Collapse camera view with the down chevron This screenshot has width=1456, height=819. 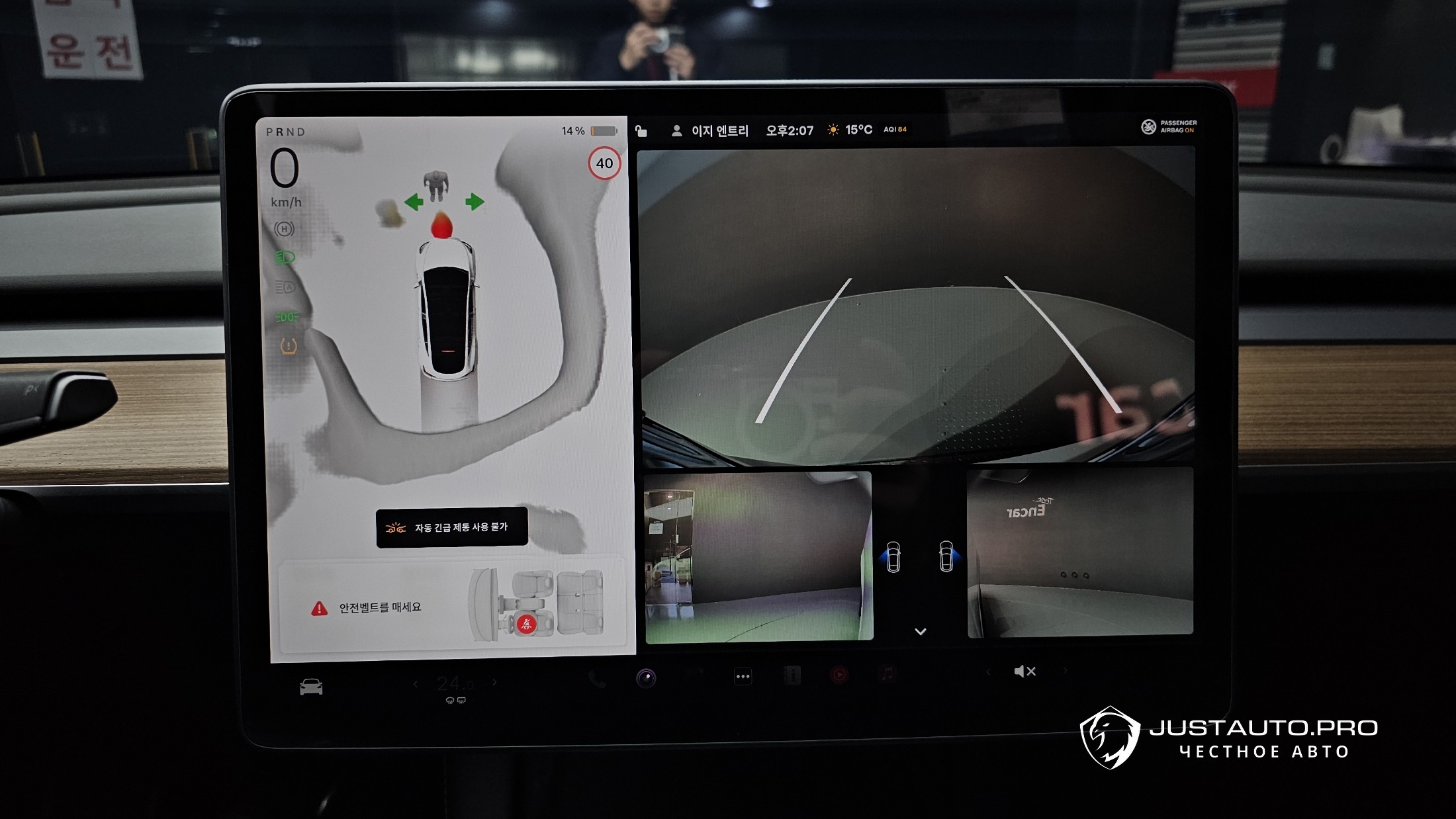[x=920, y=632]
